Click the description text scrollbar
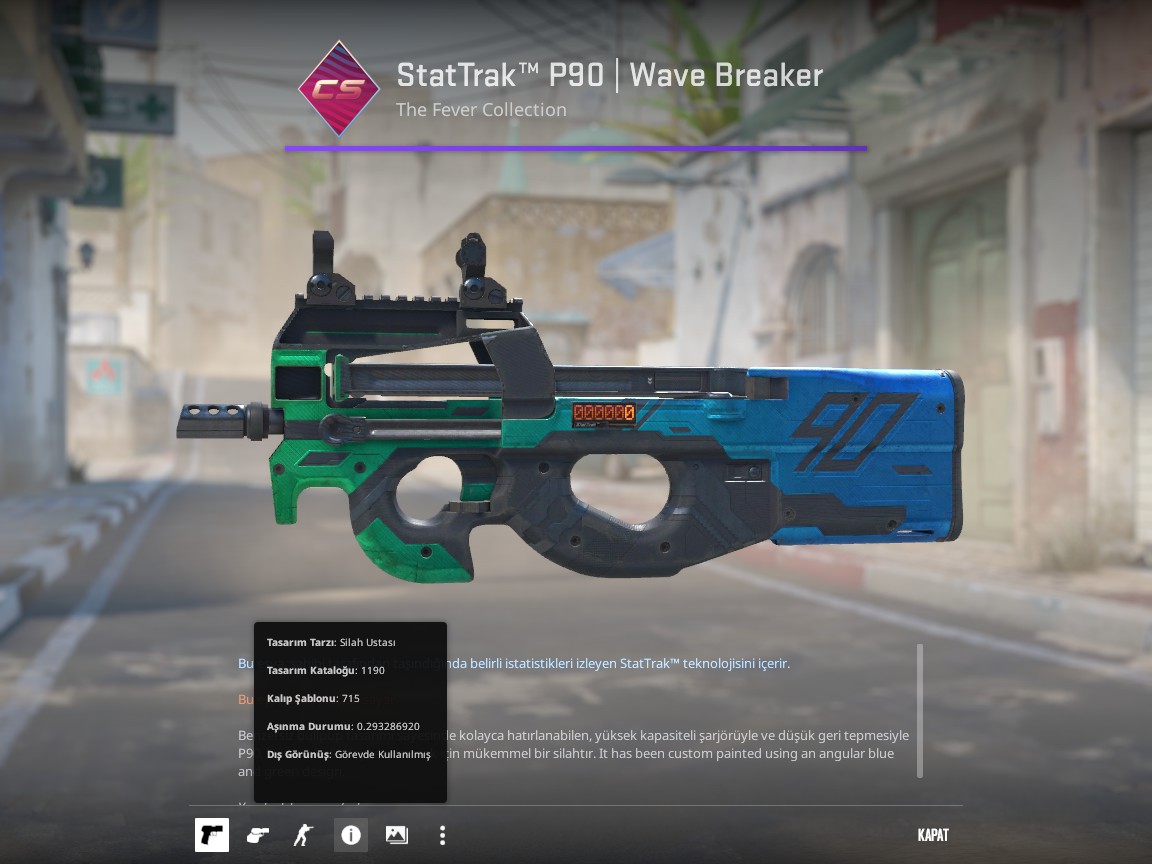 coord(920,710)
